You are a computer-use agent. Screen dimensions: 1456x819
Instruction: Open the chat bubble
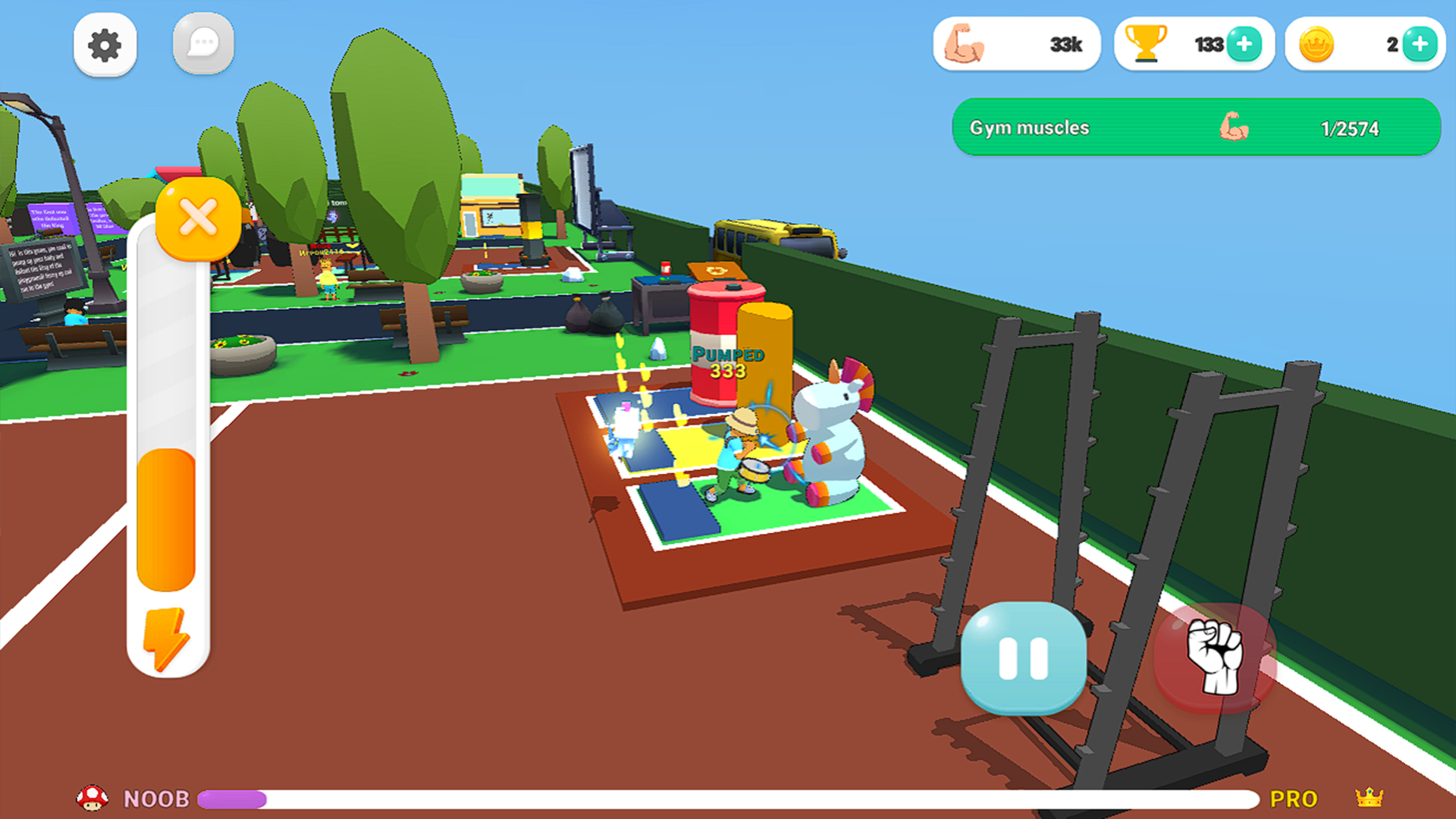(x=203, y=44)
